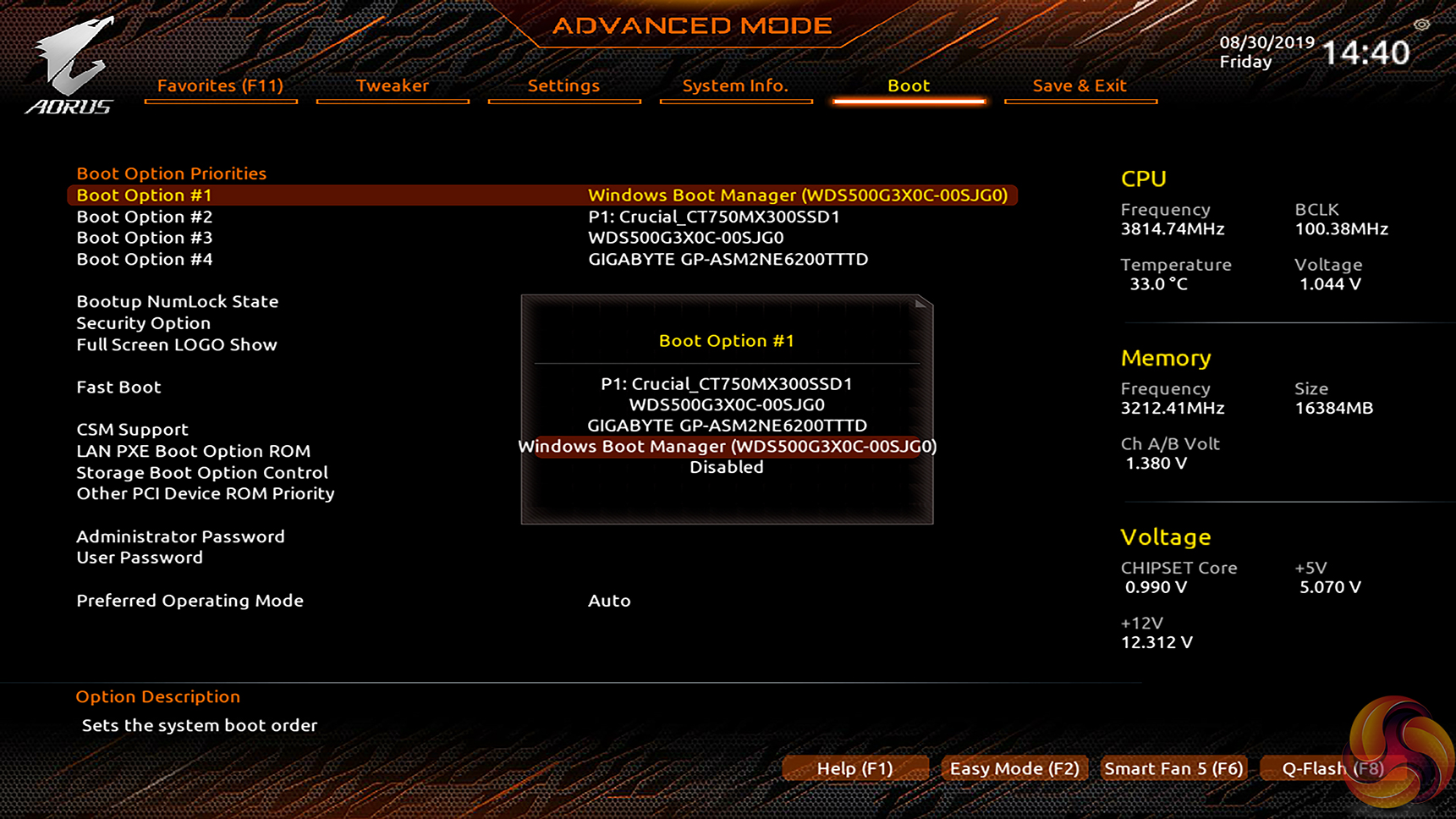This screenshot has height=819, width=1456.
Task: Open the Tweaker tab
Action: [x=392, y=85]
